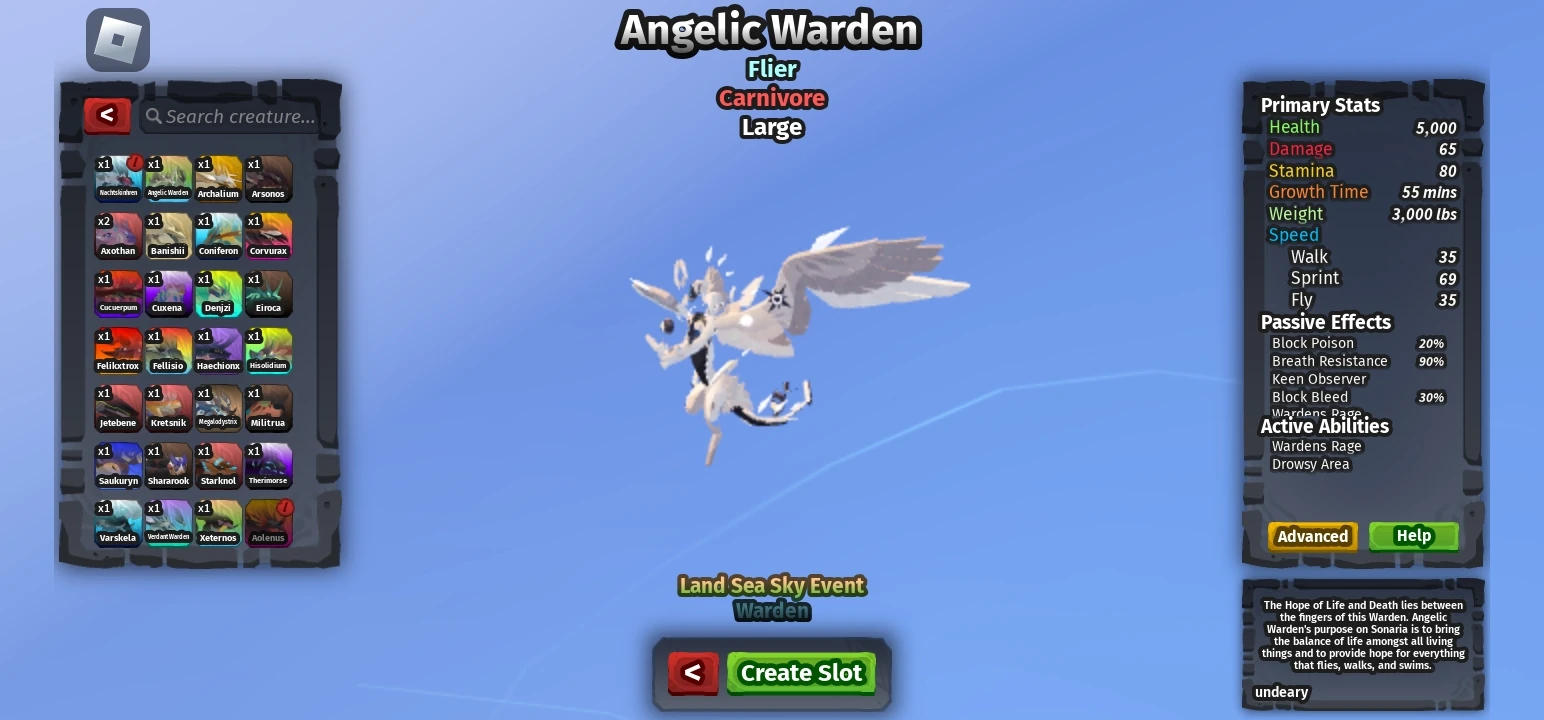Screen dimensions: 1544x720
Task: Select the Varskela creature thumbnail
Action: coord(118,523)
